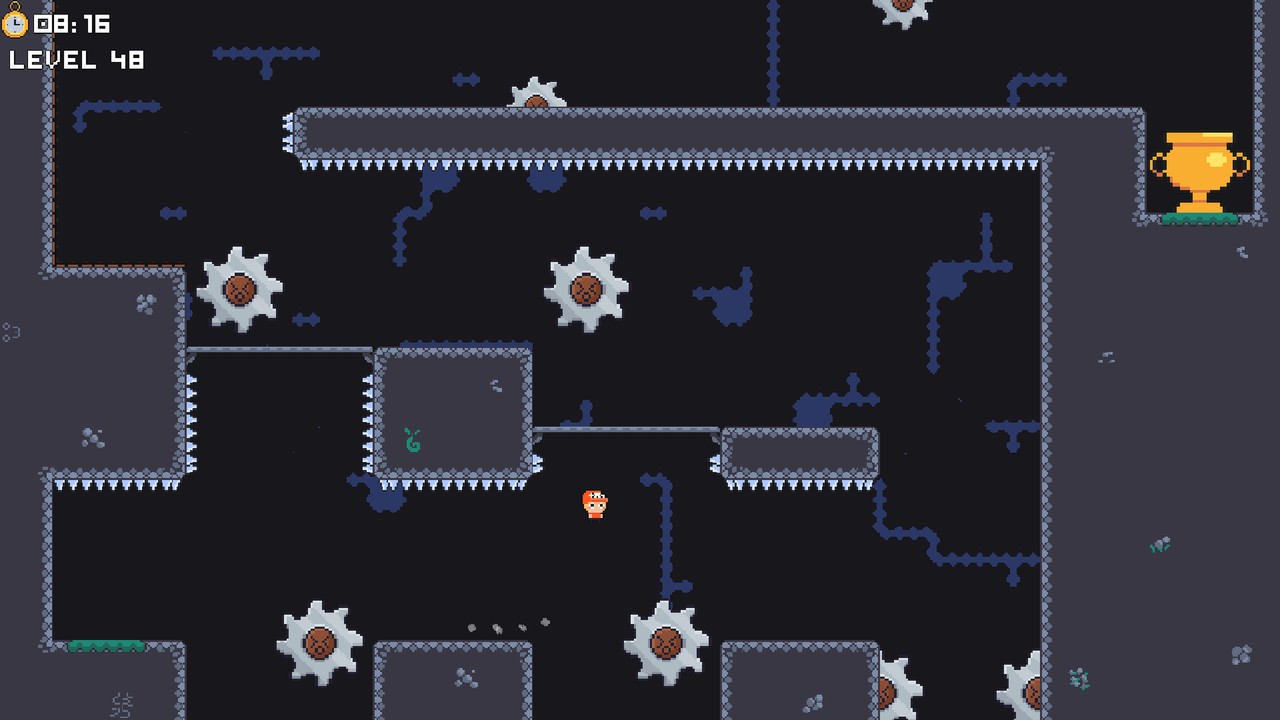This screenshot has height=720, width=1280.
Task: Click the player character in red cap
Action: (594, 503)
